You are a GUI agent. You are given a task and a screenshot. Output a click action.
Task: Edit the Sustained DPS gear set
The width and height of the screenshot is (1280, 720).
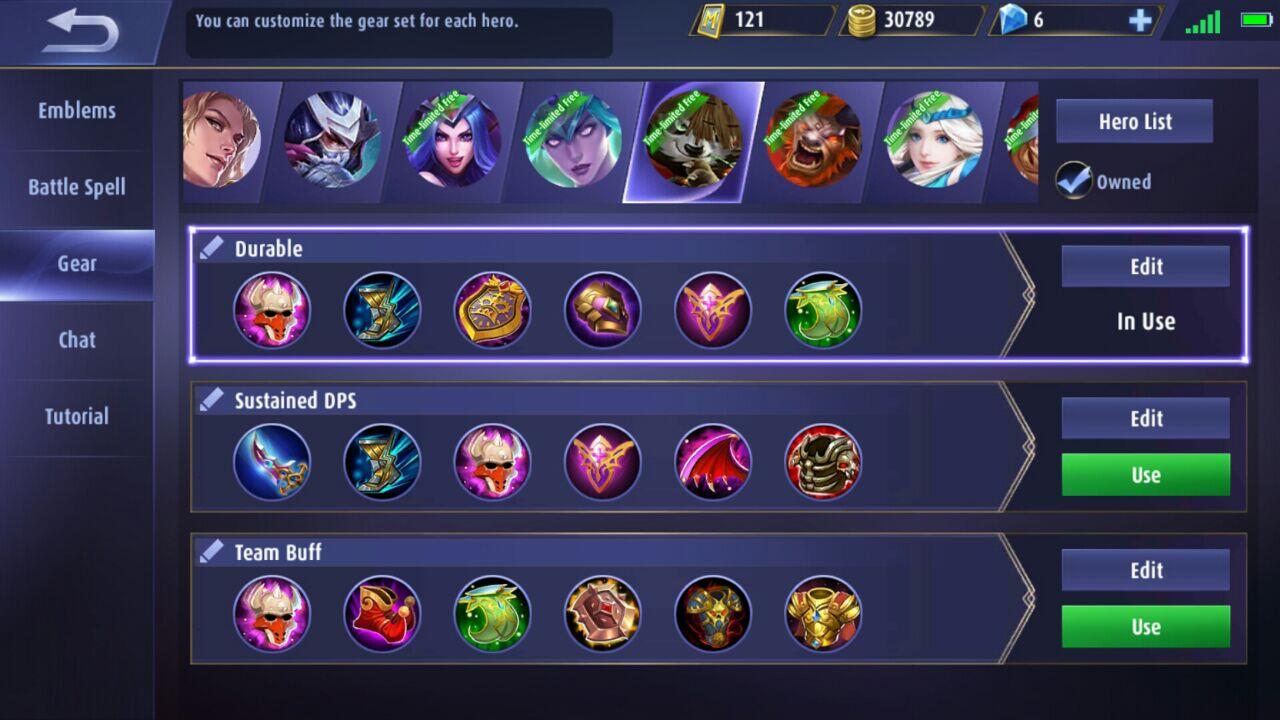coord(1146,419)
